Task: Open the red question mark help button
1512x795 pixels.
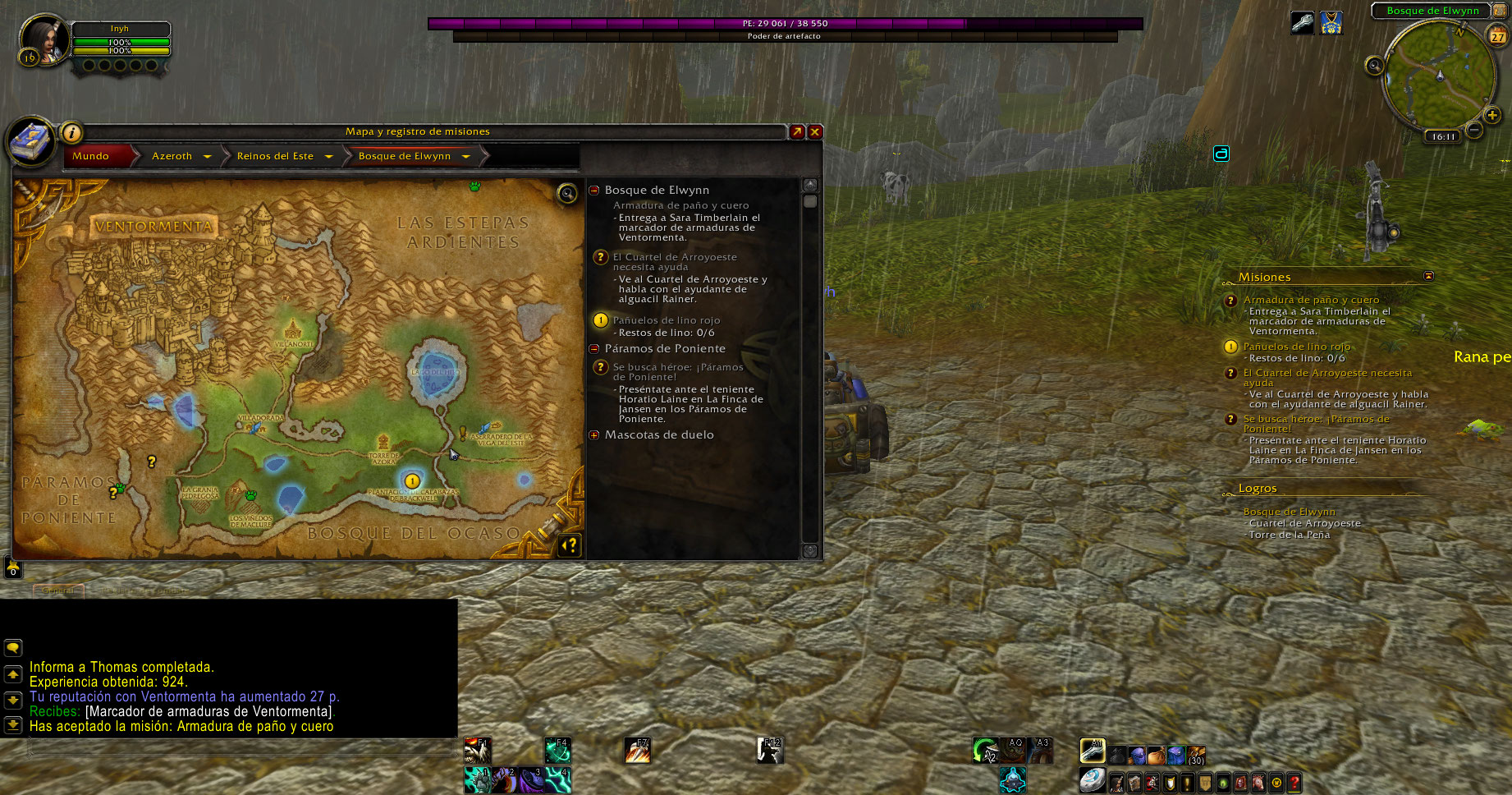Action: point(1294,783)
